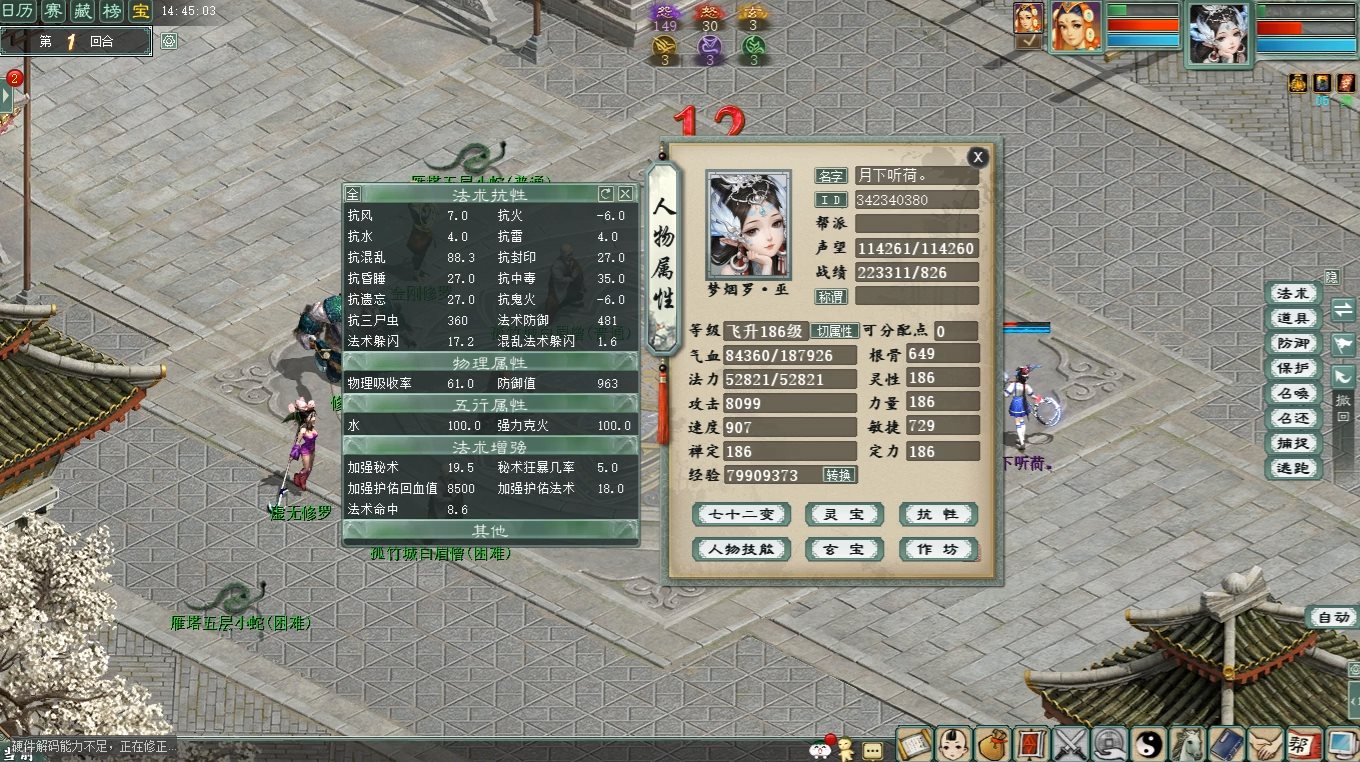1360x762 pixels.
Task: Choose the 法术 spell battle command
Action: (1292, 294)
